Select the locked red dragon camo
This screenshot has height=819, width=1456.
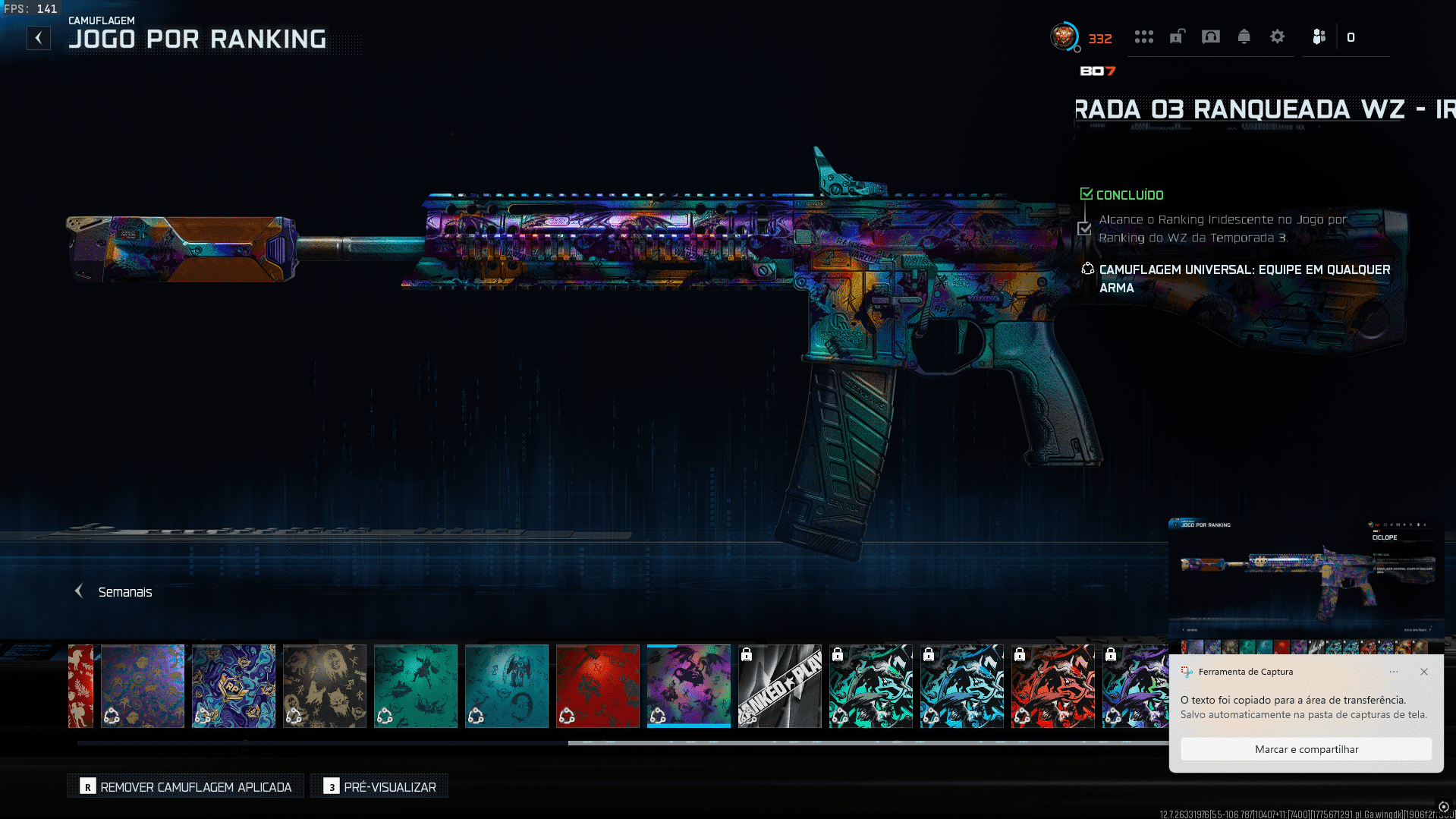click(x=1053, y=686)
